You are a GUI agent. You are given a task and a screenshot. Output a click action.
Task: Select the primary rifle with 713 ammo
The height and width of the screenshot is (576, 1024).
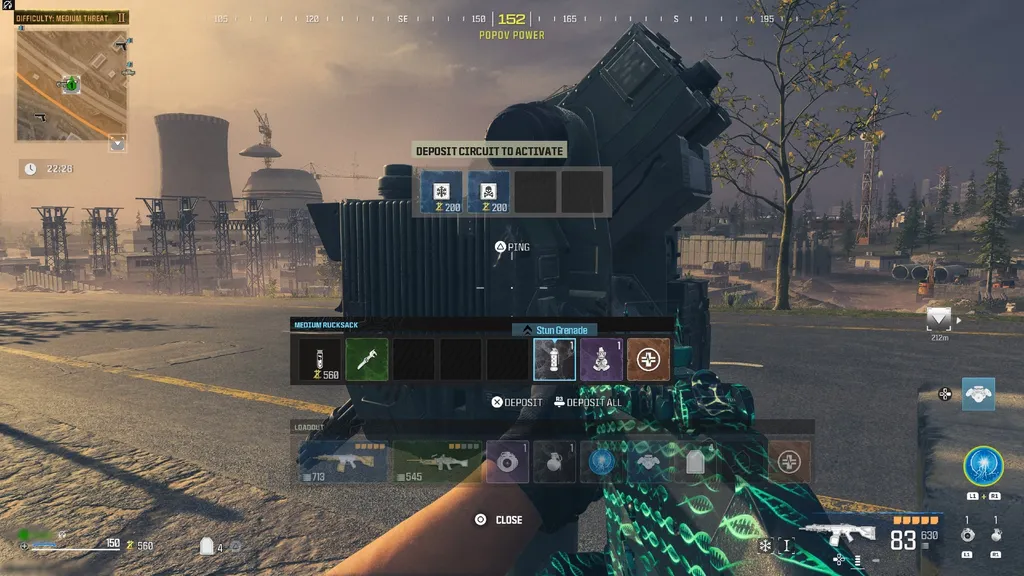click(342, 461)
